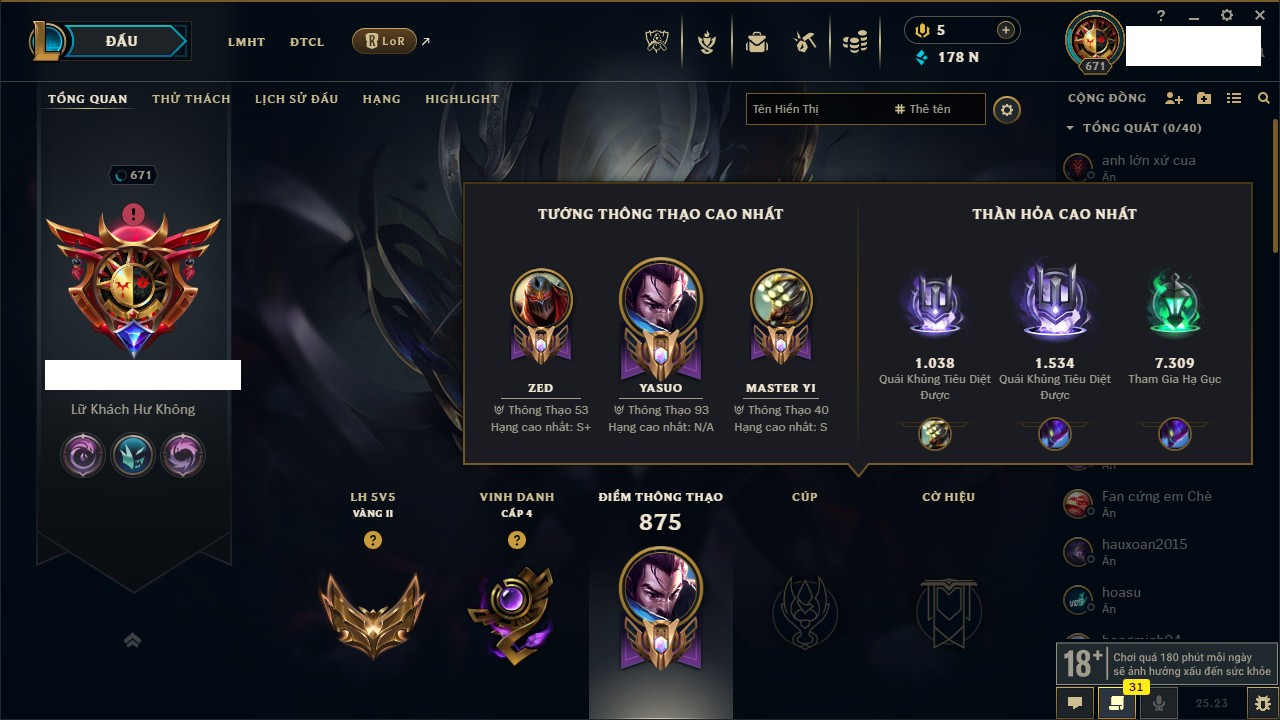Switch to the ĐTCL game mode

coord(307,42)
